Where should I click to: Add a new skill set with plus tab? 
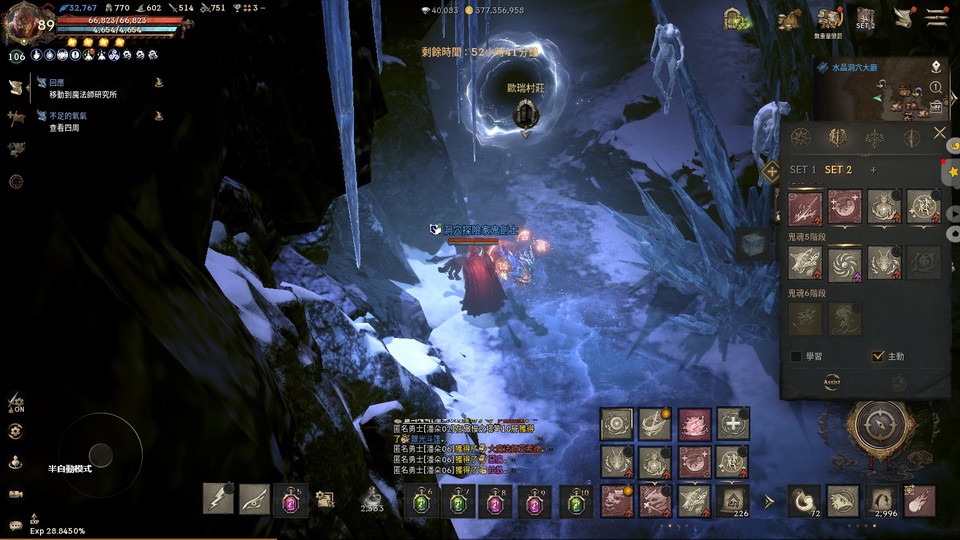click(873, 170)
